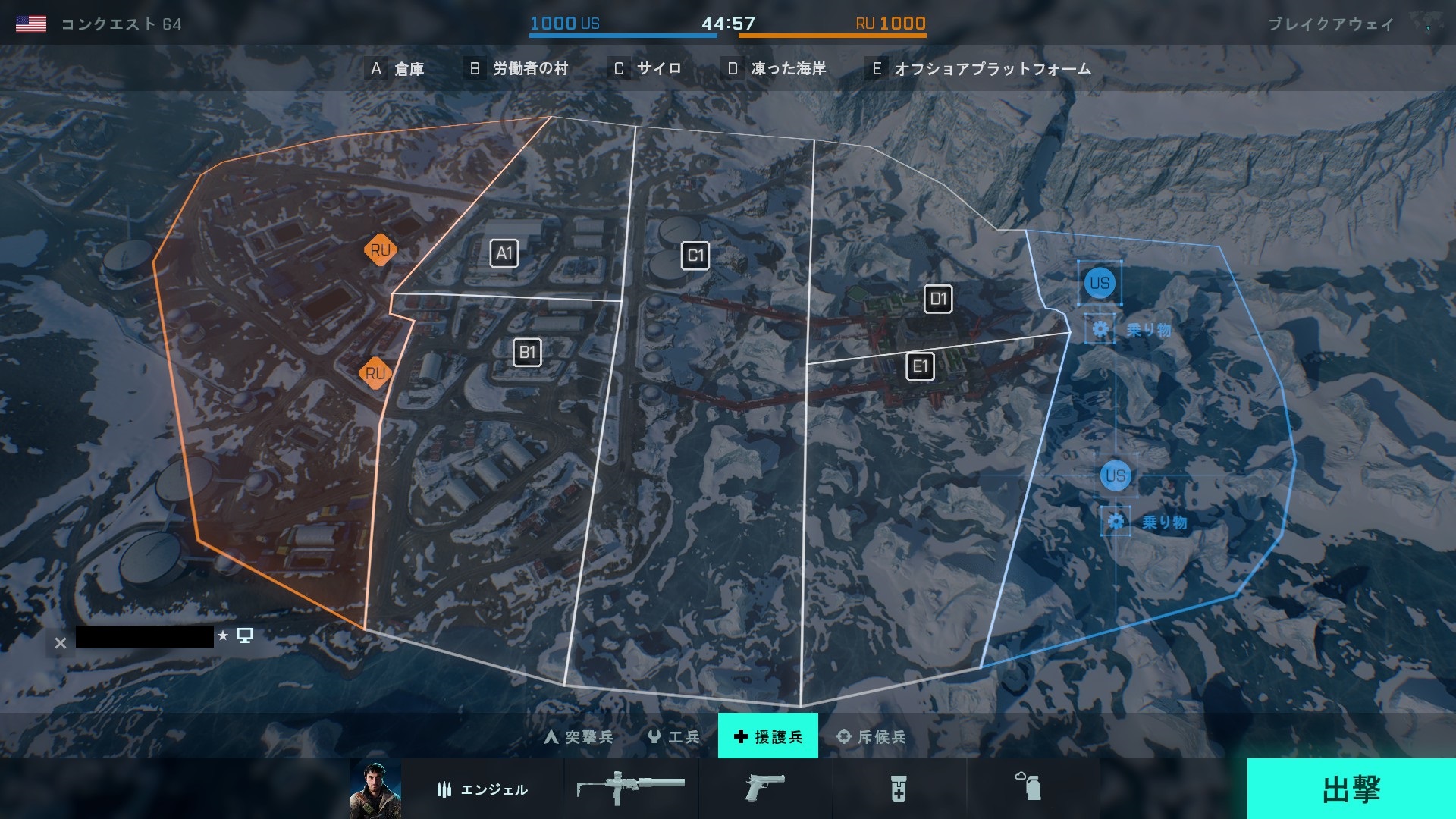Select capture point A1 on the map

[504, 253]
